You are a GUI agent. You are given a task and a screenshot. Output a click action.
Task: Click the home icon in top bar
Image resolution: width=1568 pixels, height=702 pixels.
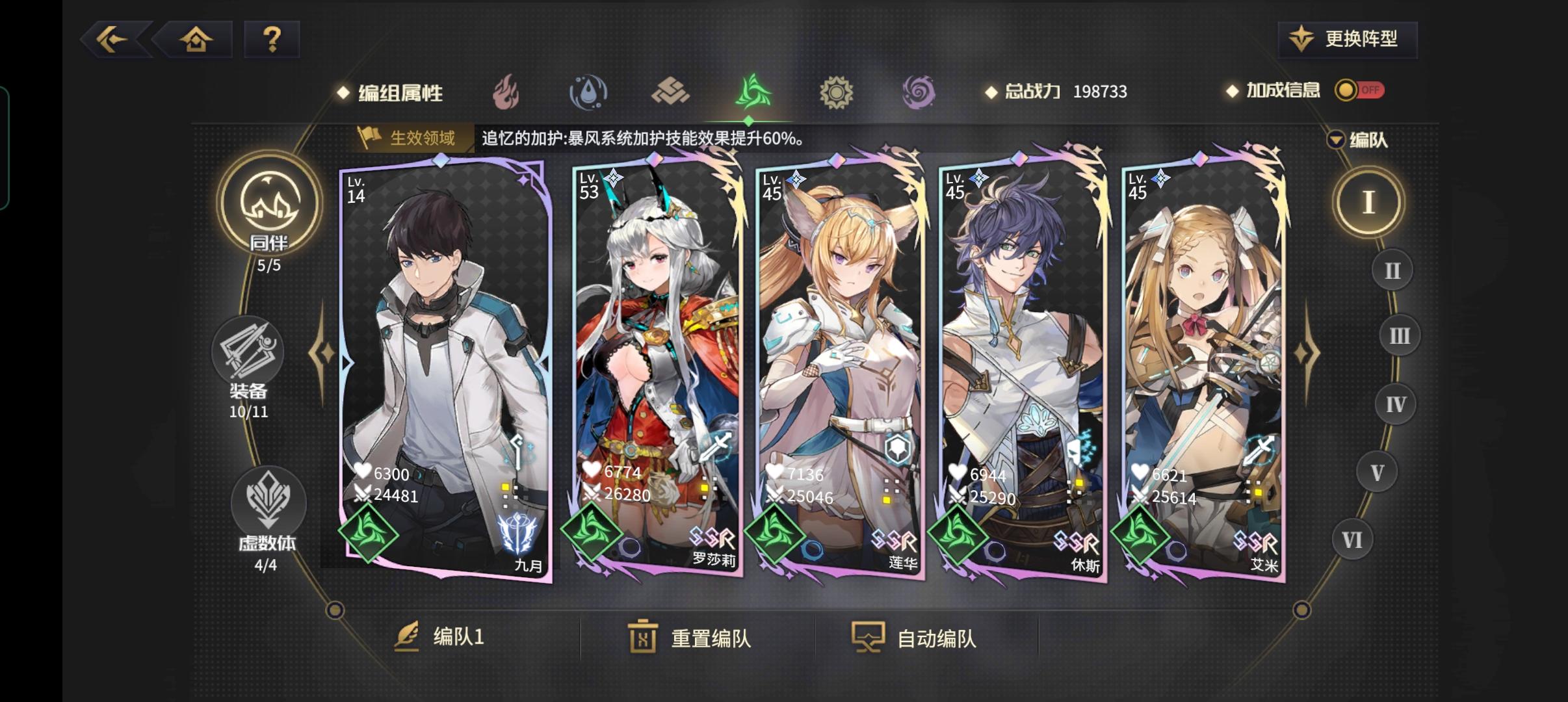pyautogui.click(x=195, y=39)
